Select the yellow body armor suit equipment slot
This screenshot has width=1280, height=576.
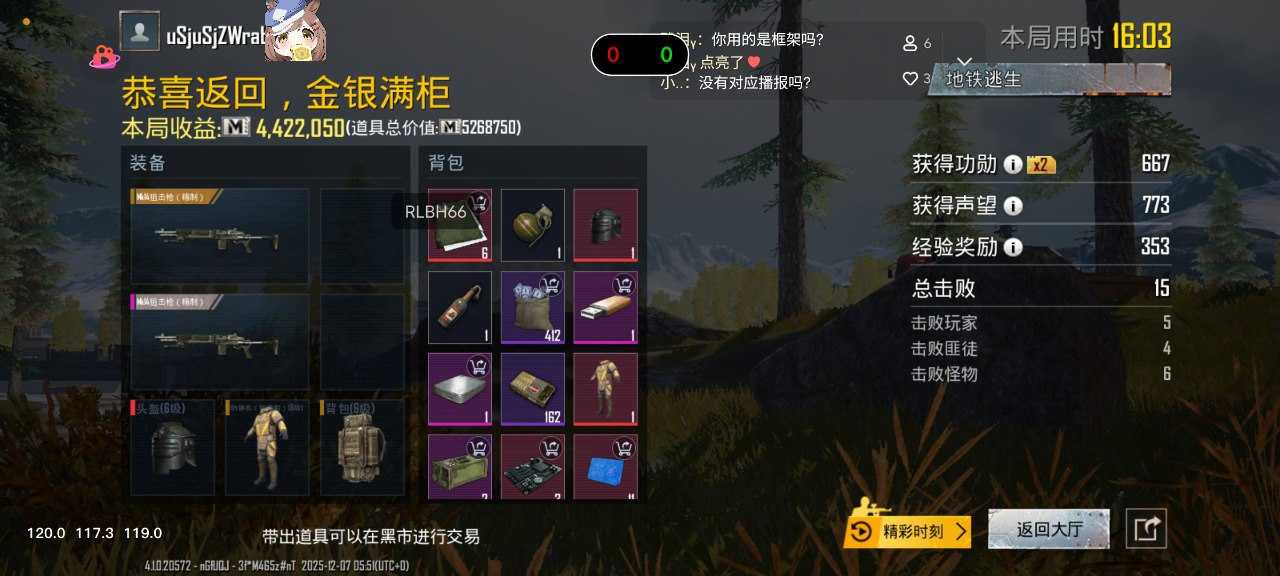click(264, 446)
